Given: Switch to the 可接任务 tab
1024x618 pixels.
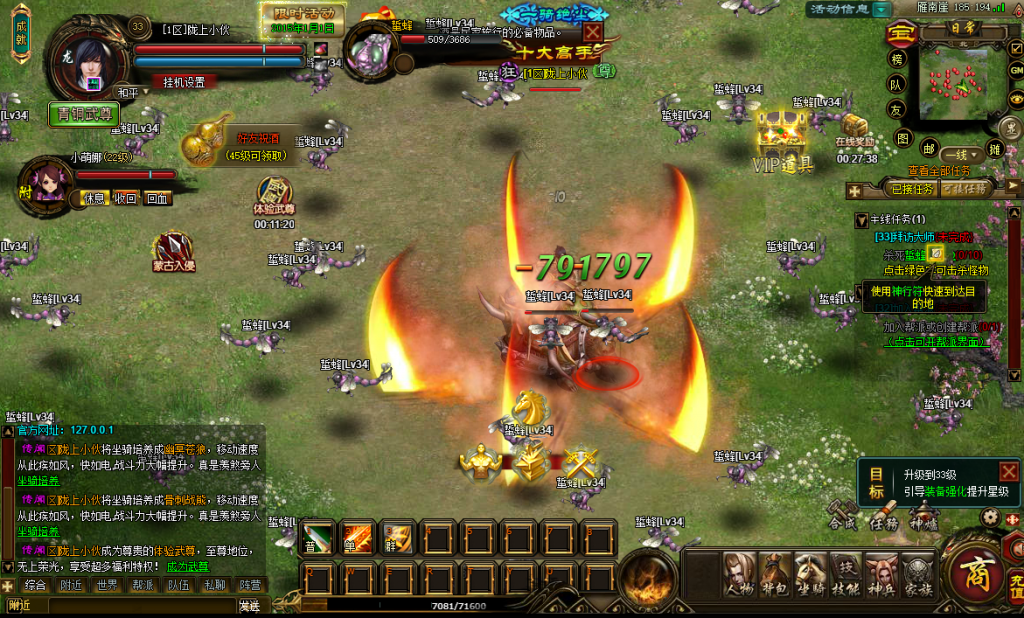Looking at the screenshot, I should [x=966, y=188].
